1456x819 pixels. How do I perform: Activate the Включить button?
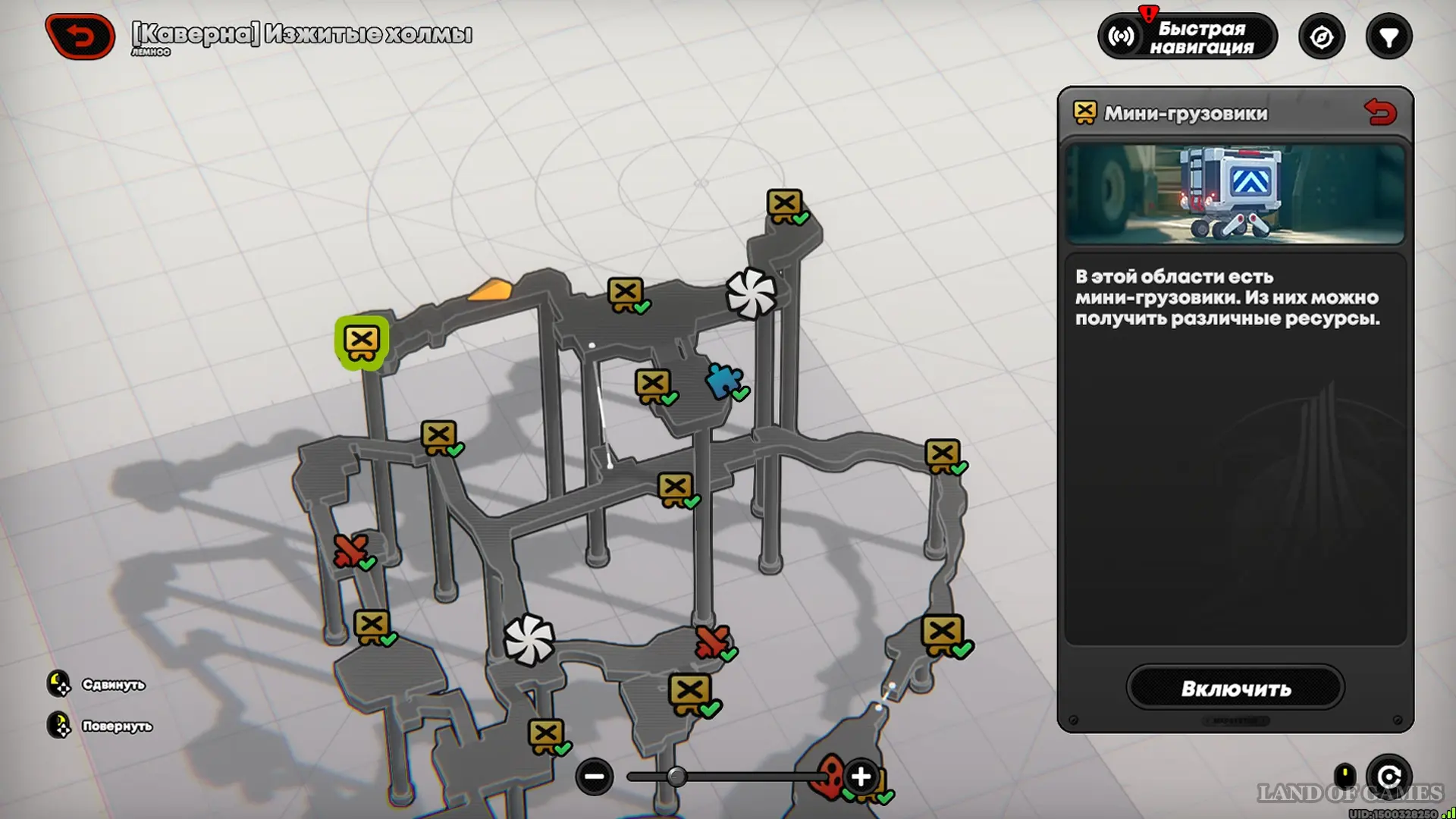[x=1235, y=688]
